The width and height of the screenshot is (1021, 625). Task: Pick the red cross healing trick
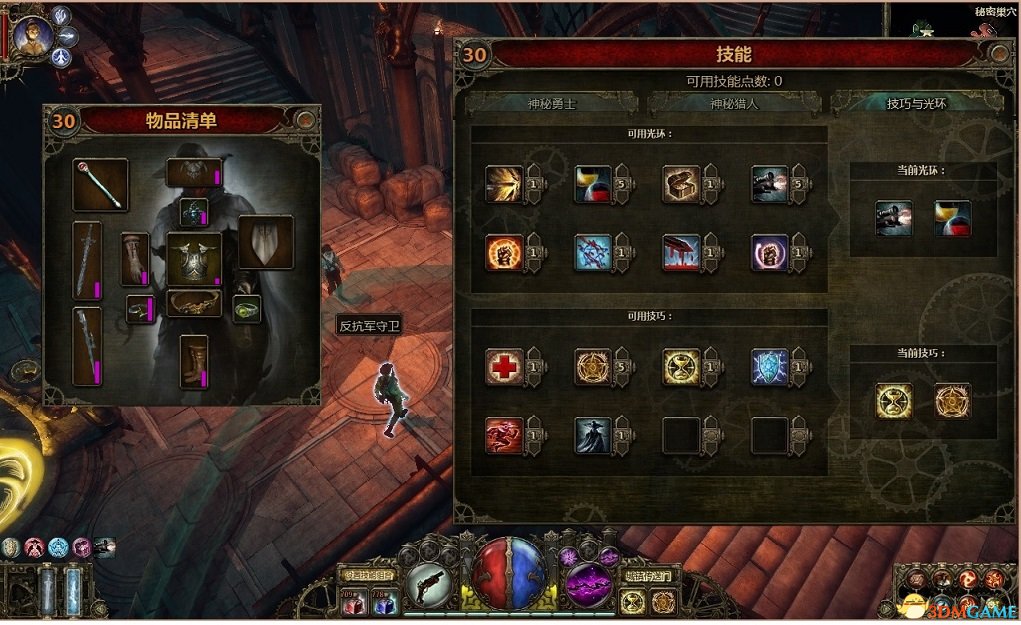[x=502, y=367]
